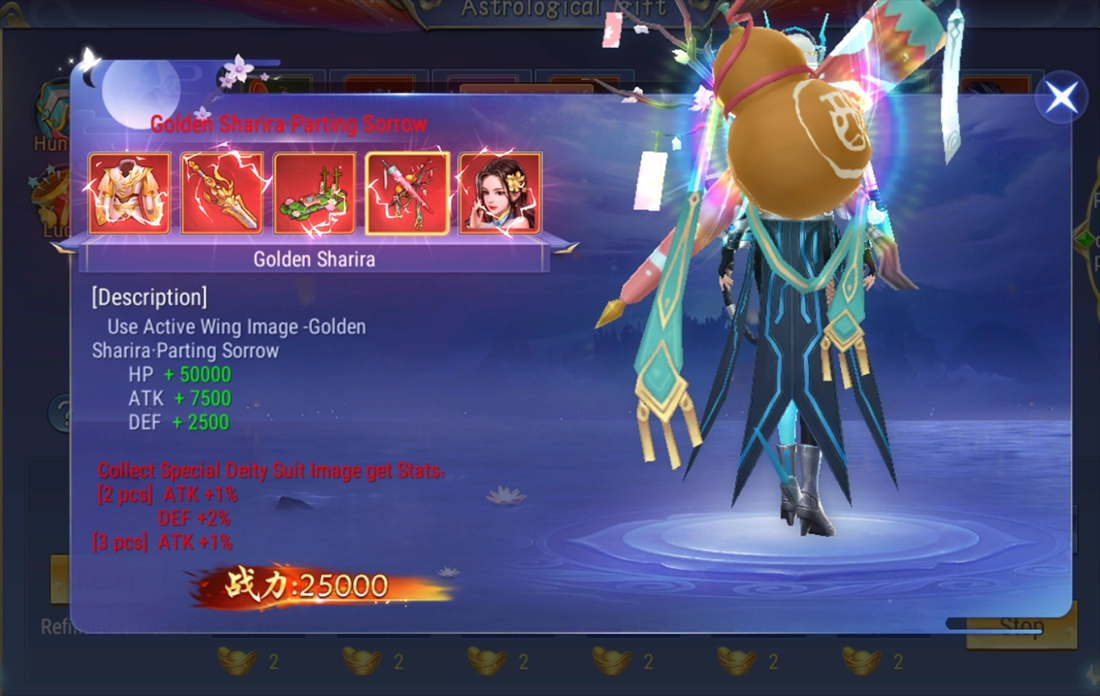The image size is (1100, 696).
Task: Close the Golden Sharira popup
Action: click(x=1061, y=97)
